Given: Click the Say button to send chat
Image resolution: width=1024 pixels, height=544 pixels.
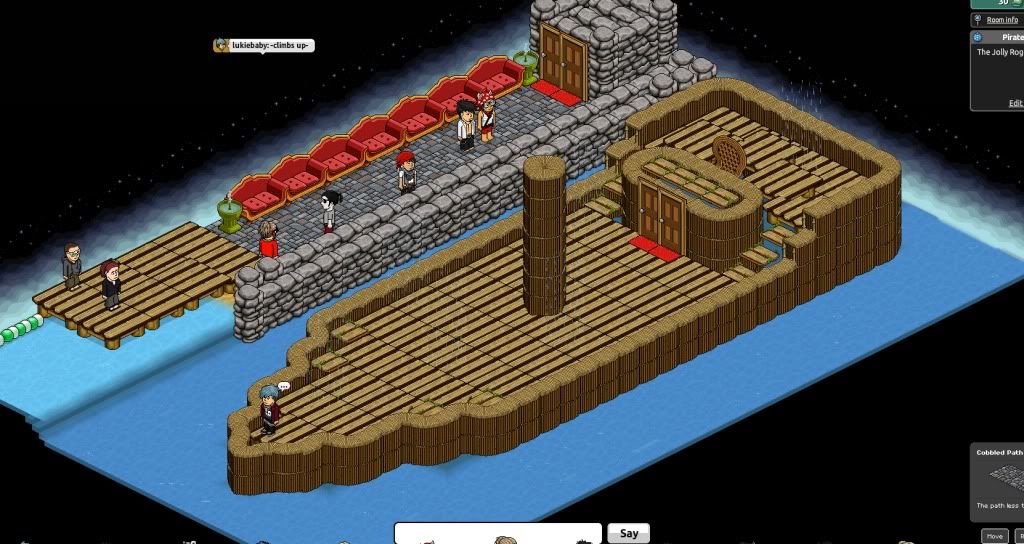Looking at the screenshot, I should (628, 533).
